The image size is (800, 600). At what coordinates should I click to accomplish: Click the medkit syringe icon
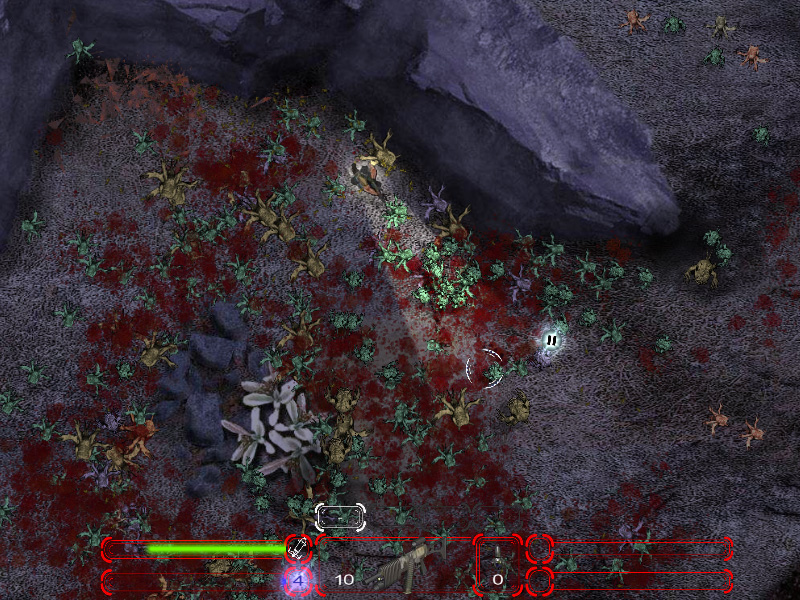[x=297, y=548]
